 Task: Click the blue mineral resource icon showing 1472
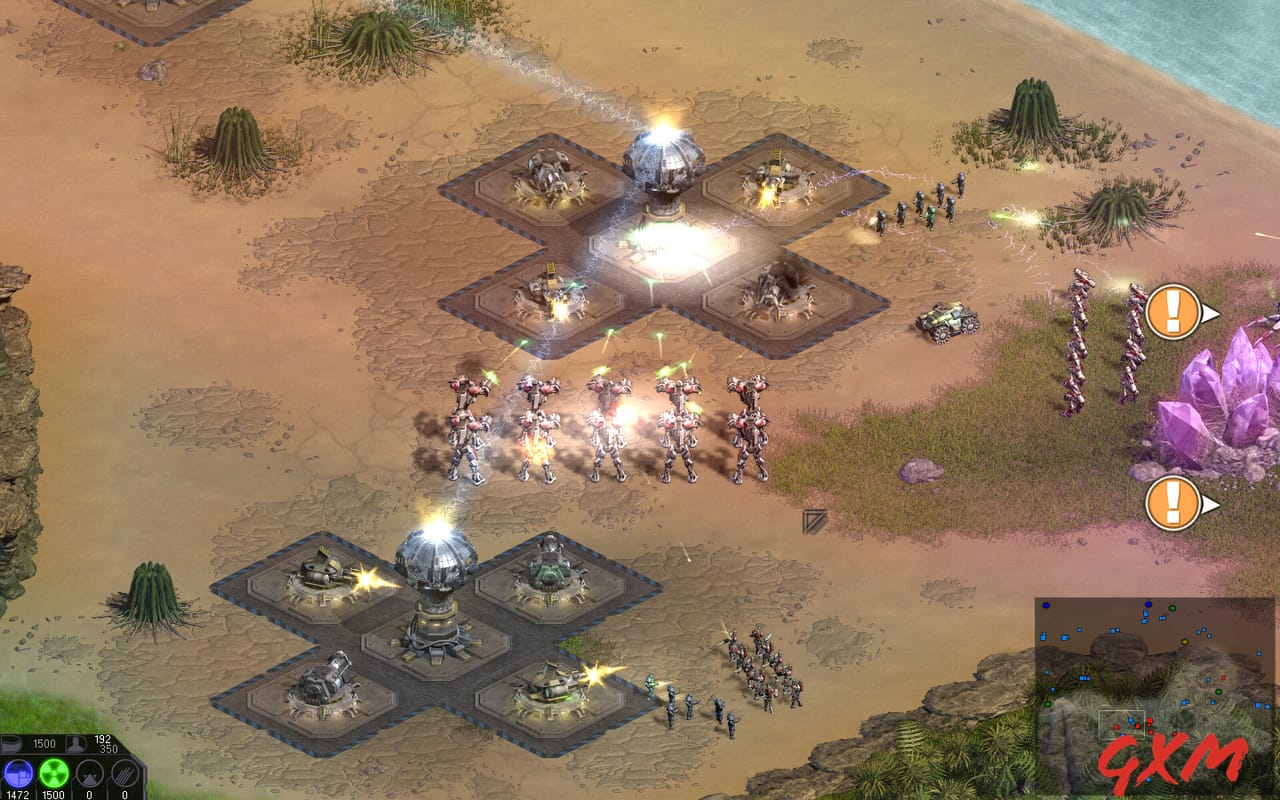(x=18, y=773)
